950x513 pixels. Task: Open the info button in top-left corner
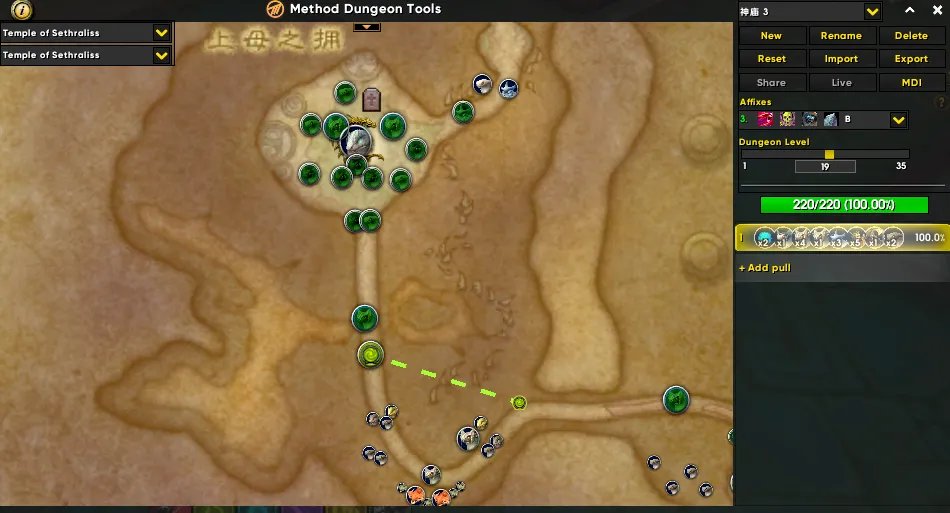click(x=22, y=9)
